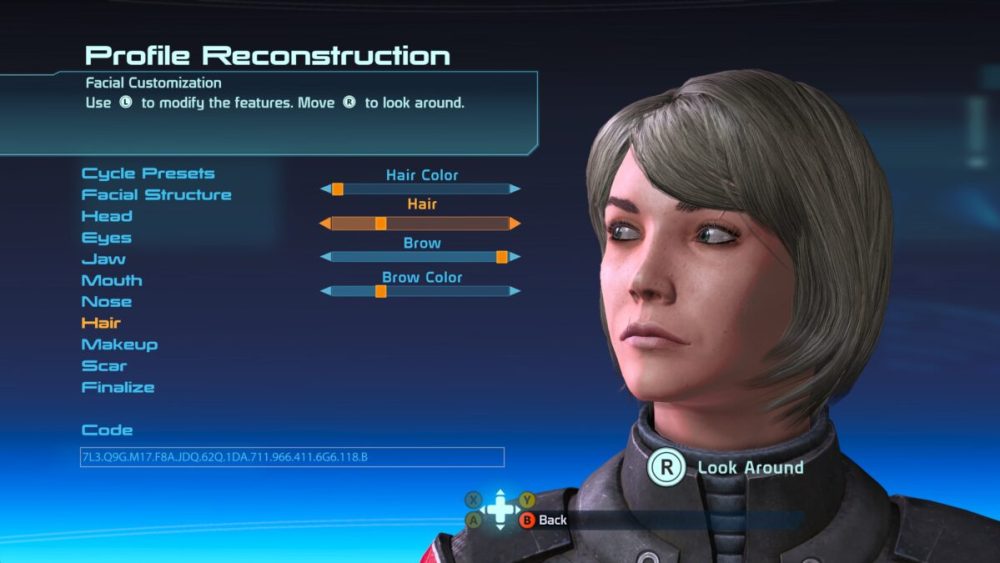Click Finalize to finish the character
Screen dimensions: 1000x563
point(118,387)
